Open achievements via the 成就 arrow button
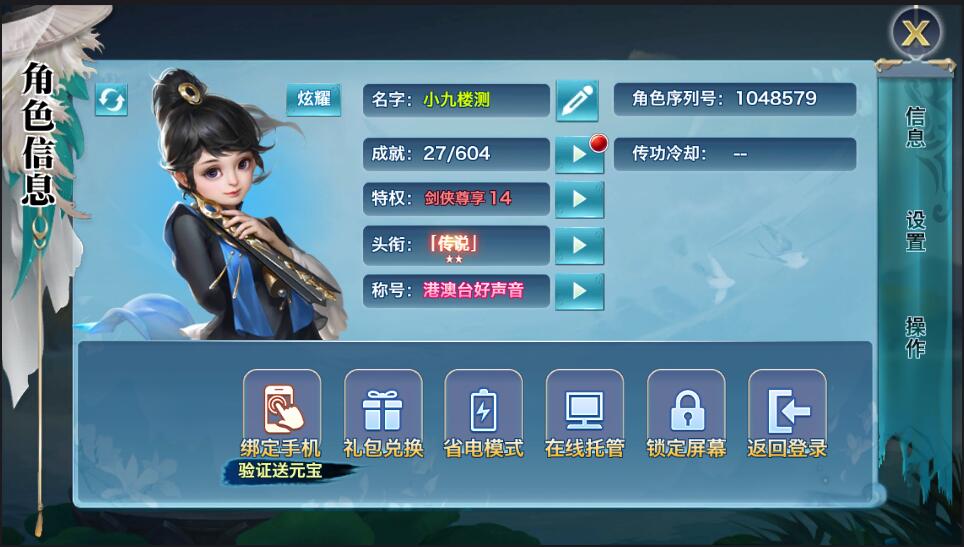 (579, 155)
